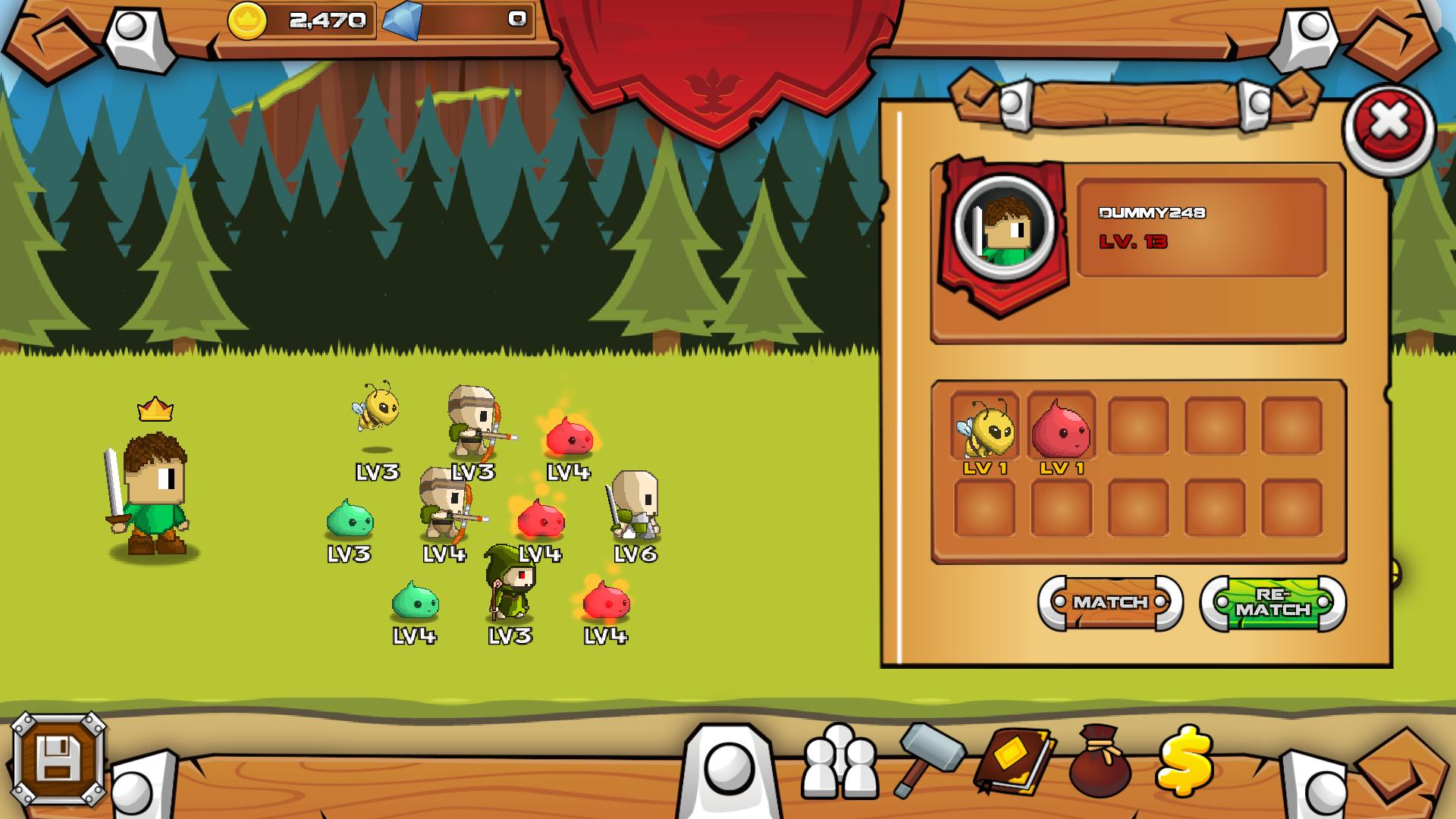Image resolution: width=1456 pixels, height=819 pixels.
Task: Select the red slime unit slot
Action: pyautogui.click(x=1061, y=428)
